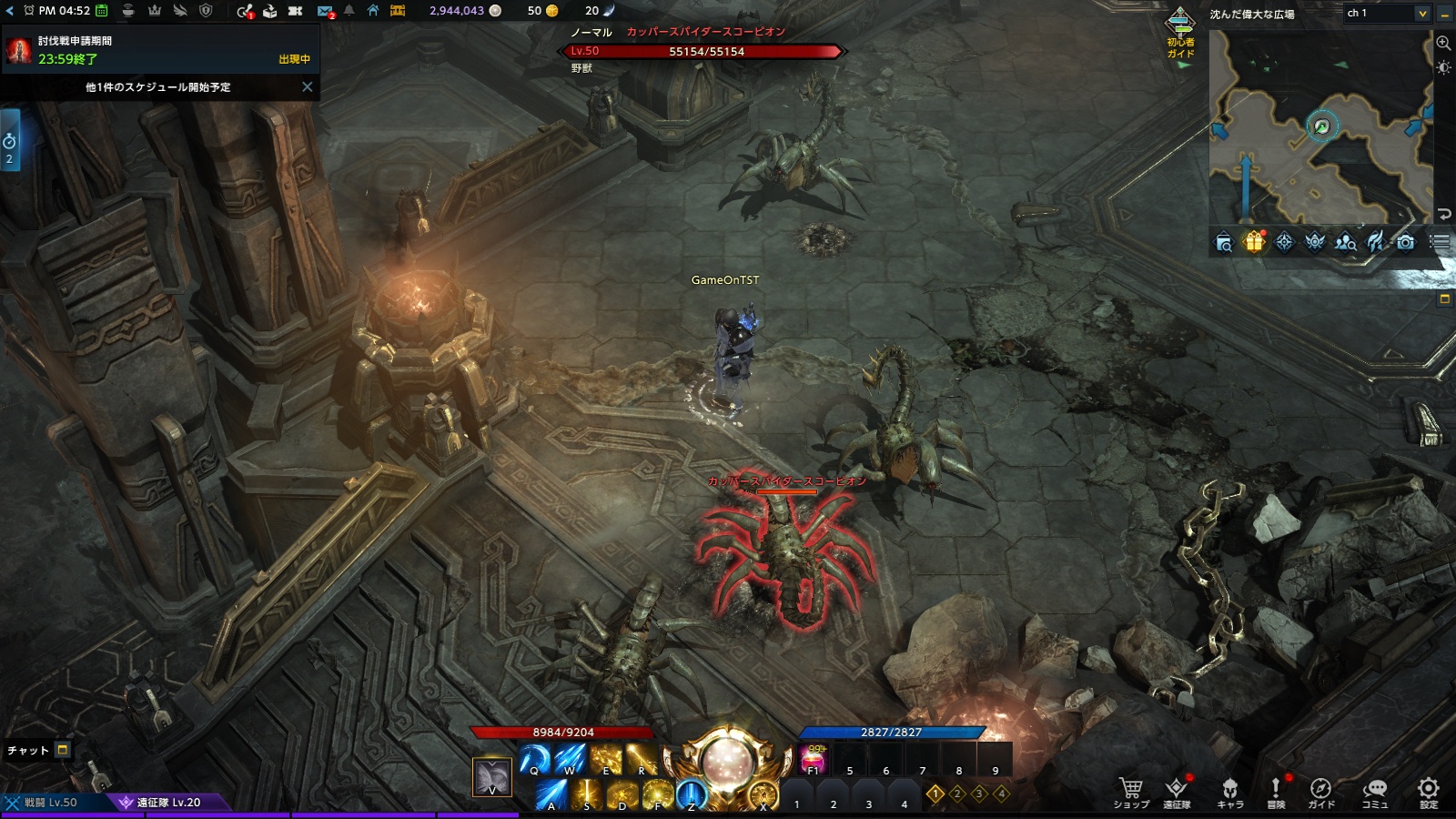
Task: Toggle the チャット chat window button
Action: point(63,750)
